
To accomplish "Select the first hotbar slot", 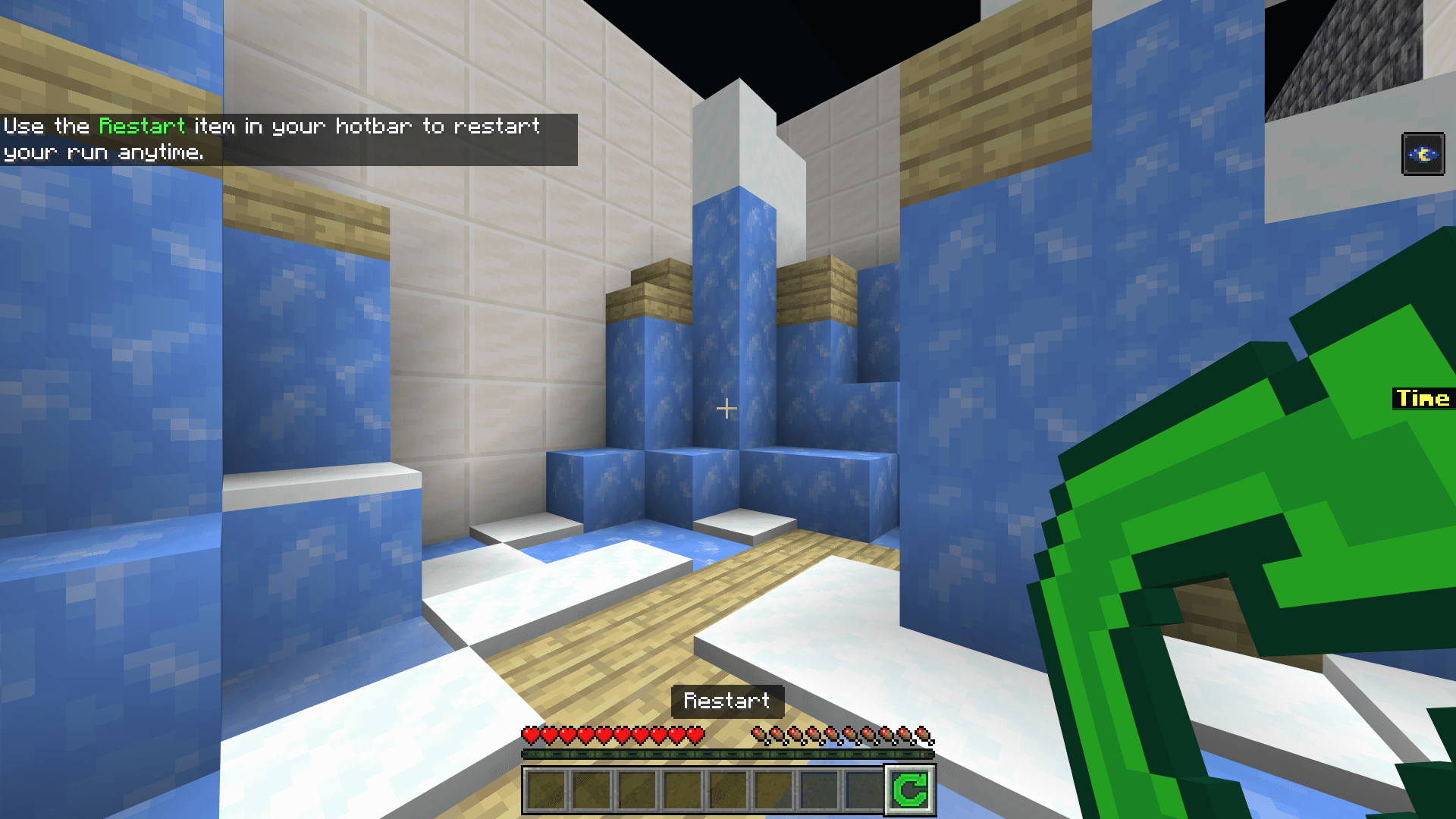I will (544, 791).
